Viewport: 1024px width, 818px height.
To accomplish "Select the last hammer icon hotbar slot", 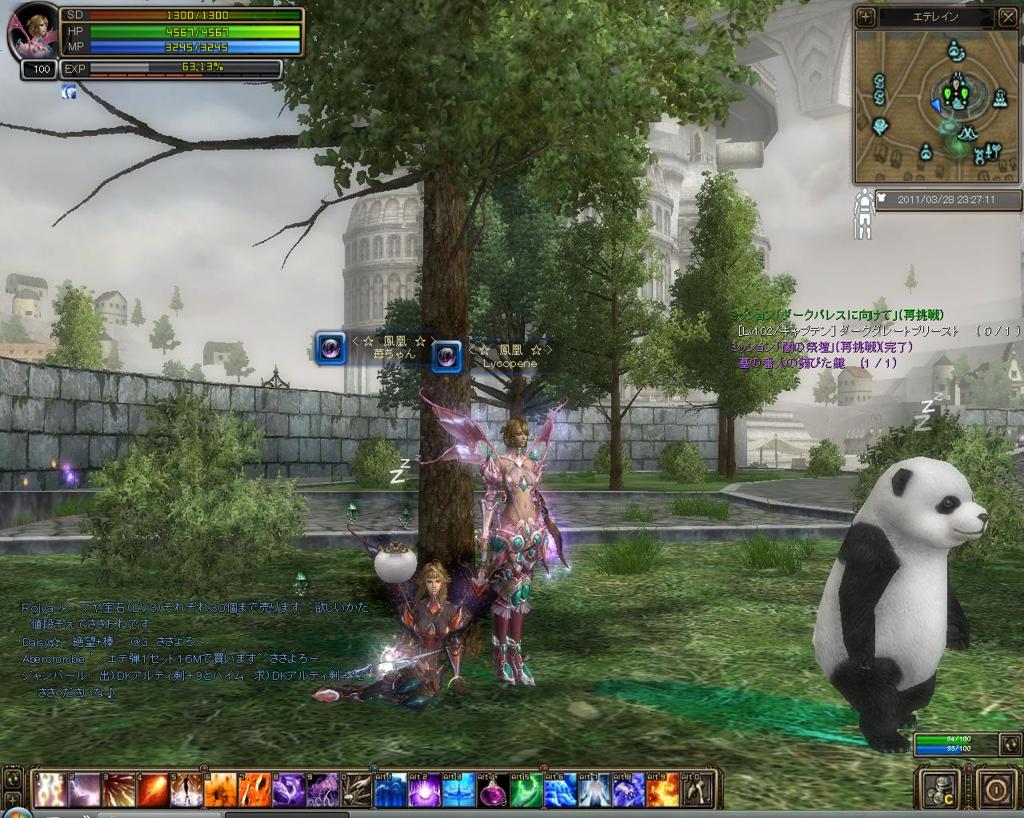I will (697, 790).
